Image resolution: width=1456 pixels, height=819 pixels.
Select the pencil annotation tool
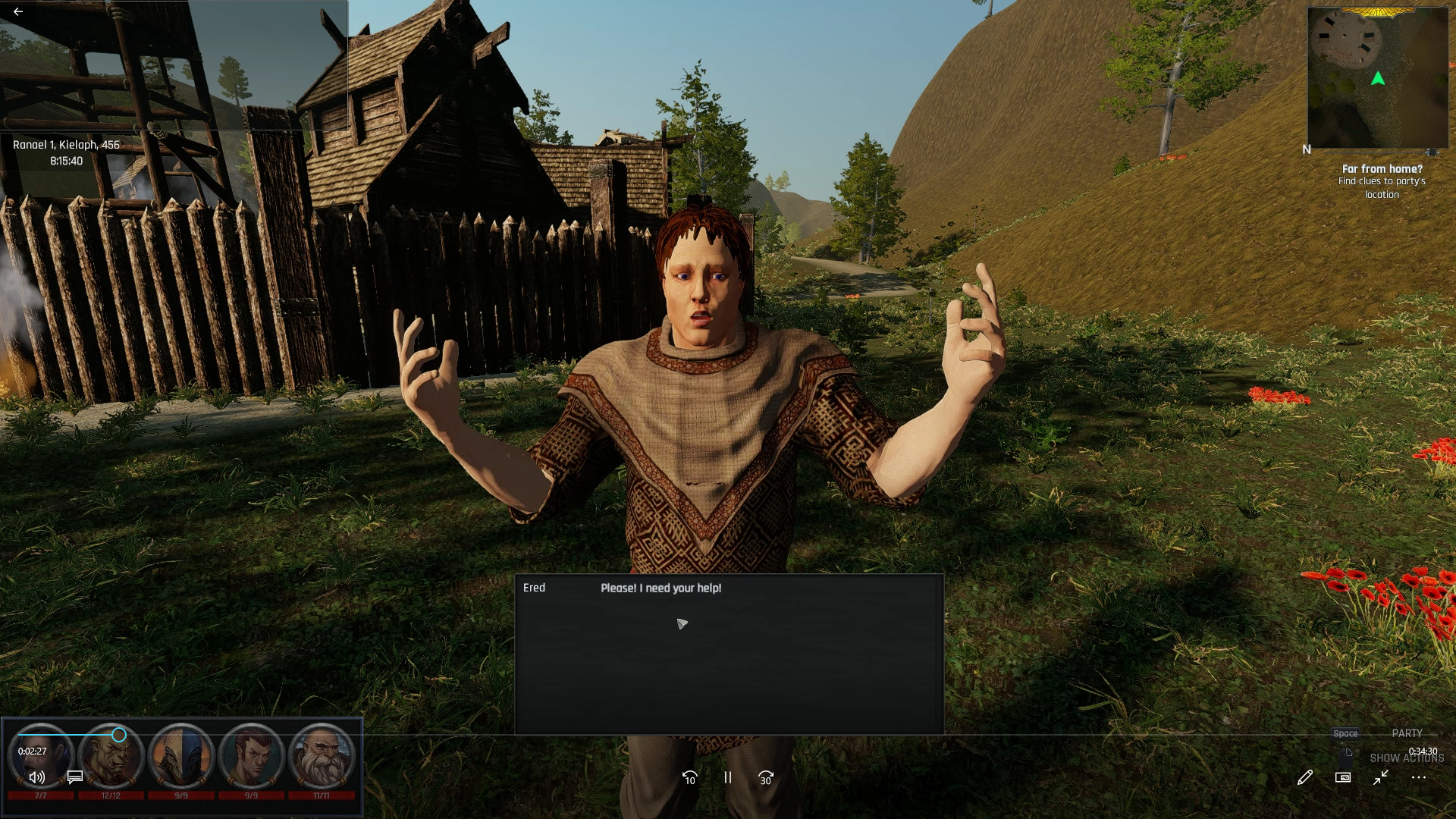coord(1304,778)
